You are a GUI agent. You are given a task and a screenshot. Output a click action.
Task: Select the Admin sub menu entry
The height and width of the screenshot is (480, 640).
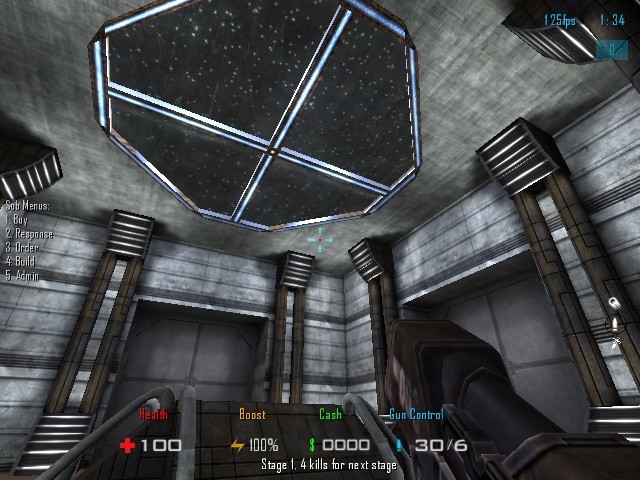[24, 274]
